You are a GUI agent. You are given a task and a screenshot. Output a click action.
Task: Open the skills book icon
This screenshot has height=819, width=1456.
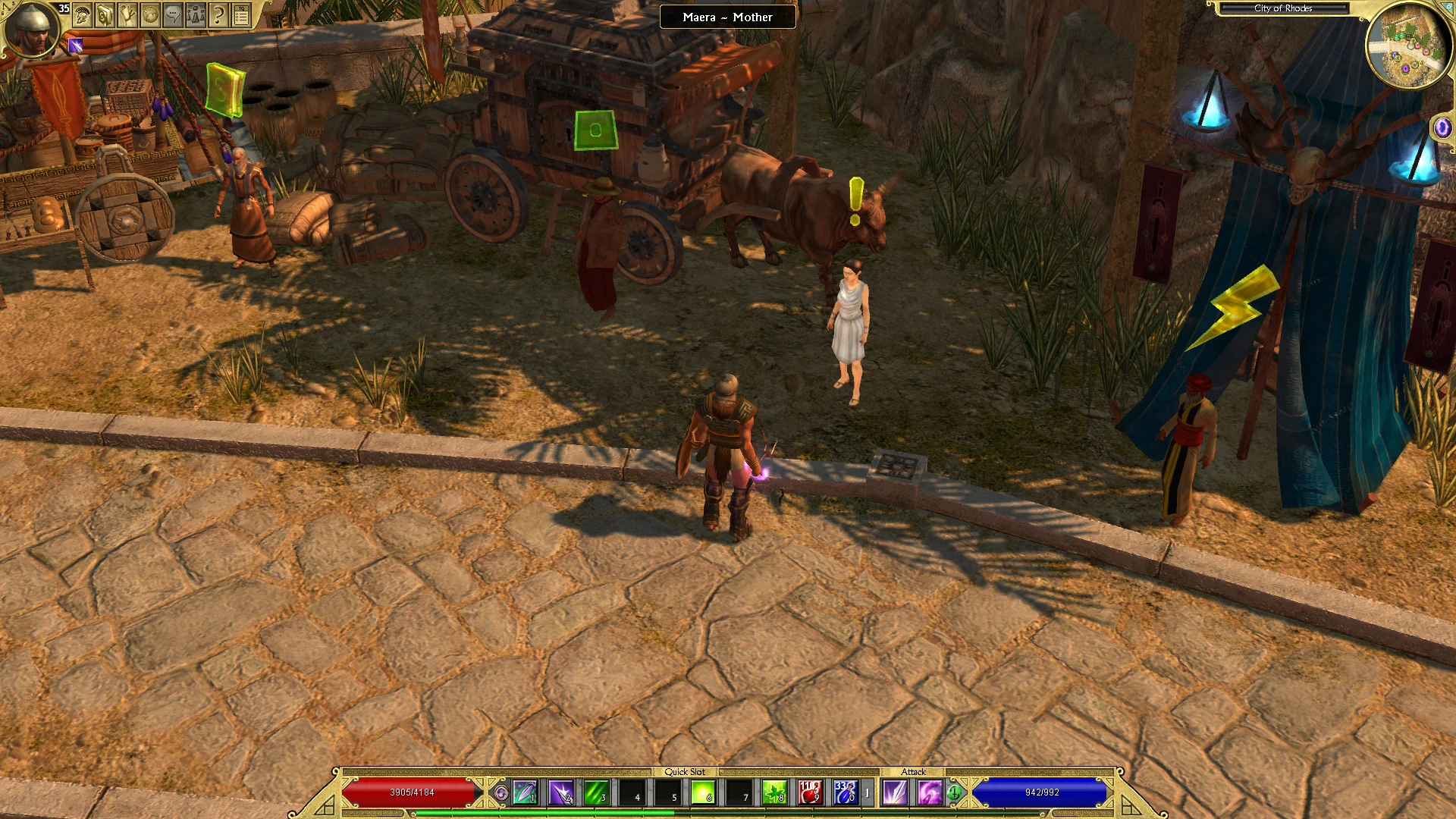coord(105,15)
